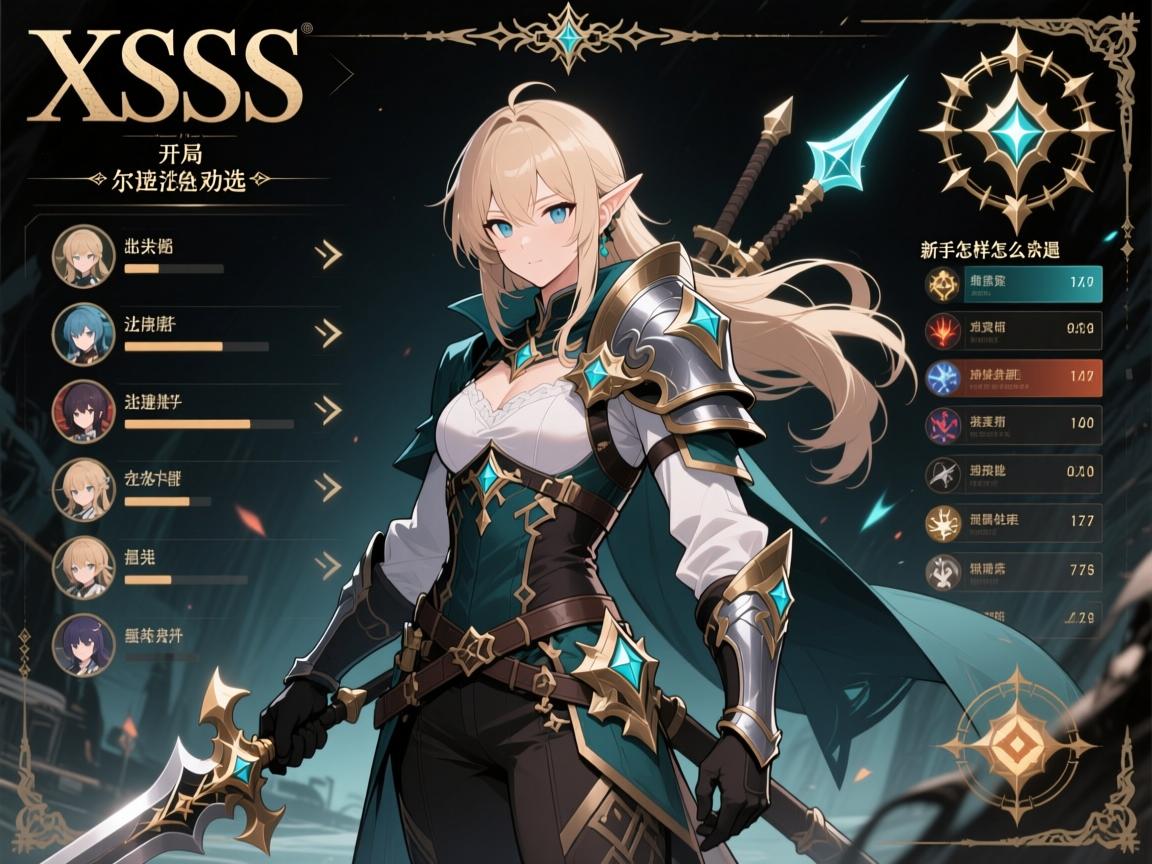Activate the red starburst skill icon

(941, 329)
